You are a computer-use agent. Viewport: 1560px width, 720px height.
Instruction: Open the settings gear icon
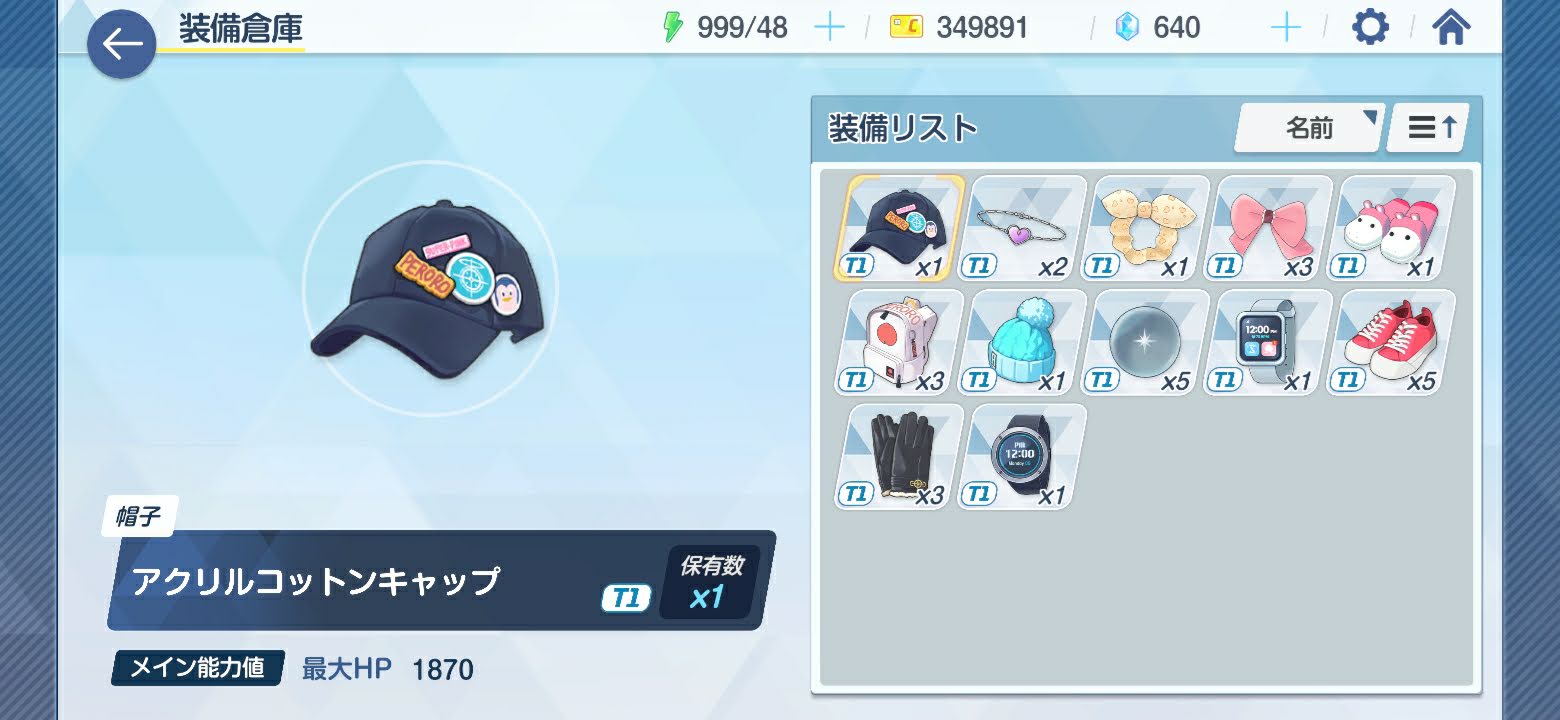click(x=1368, y=27)
